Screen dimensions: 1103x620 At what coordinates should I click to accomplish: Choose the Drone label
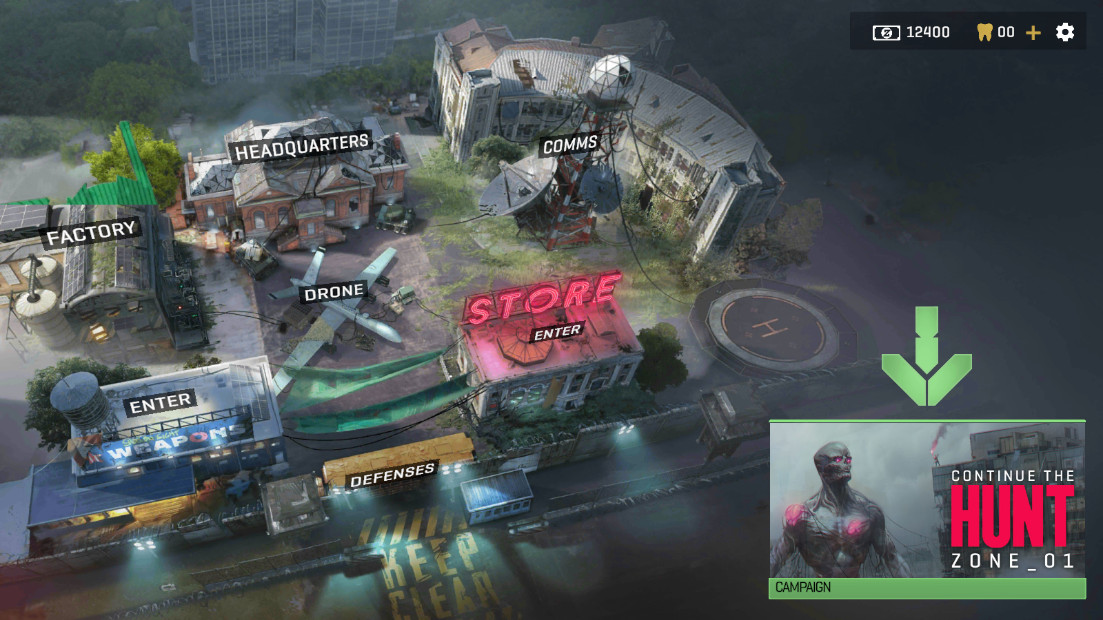[334, 292]
